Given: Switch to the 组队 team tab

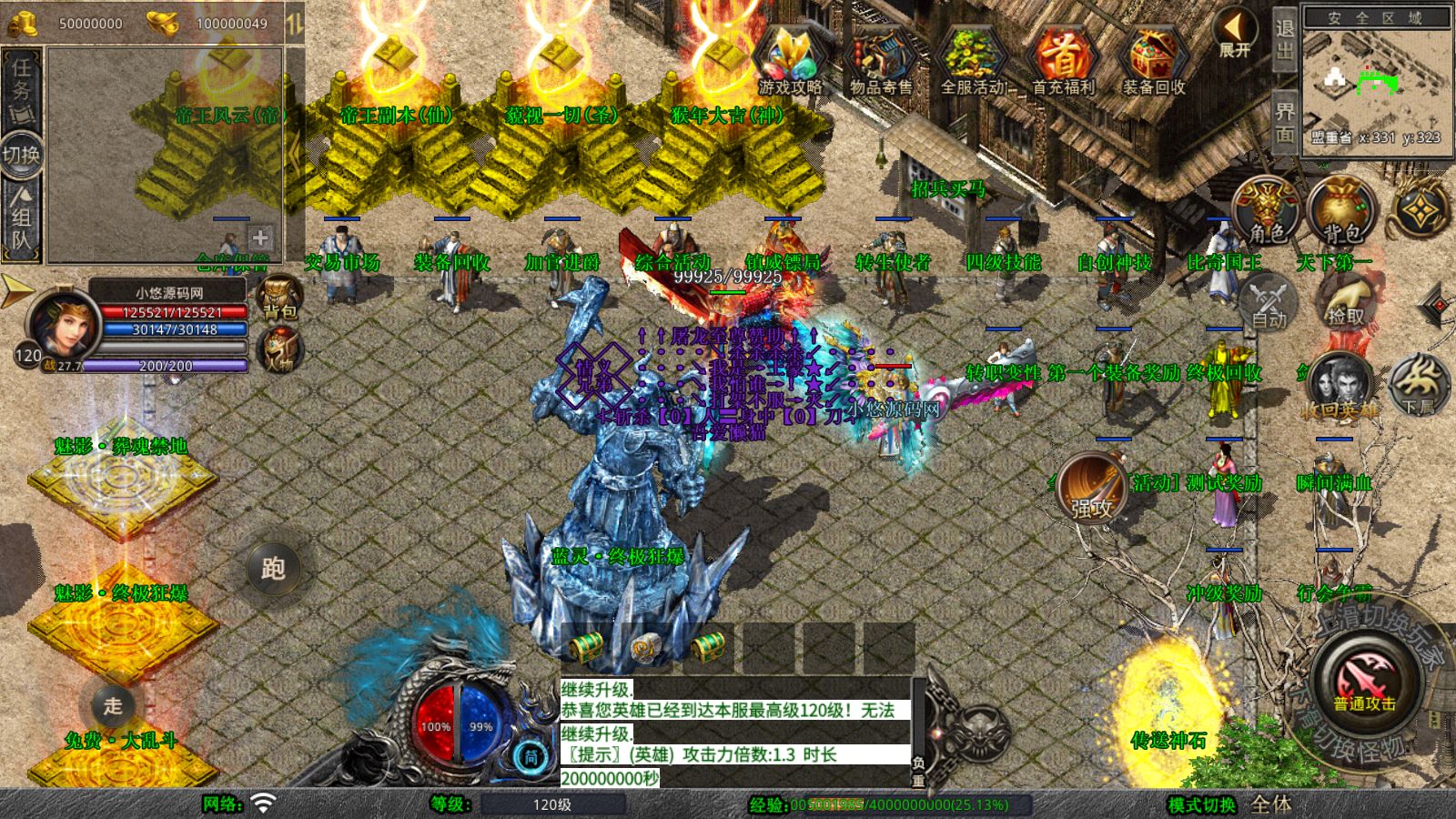Looking at the screenshot, I should pos(21,218).
